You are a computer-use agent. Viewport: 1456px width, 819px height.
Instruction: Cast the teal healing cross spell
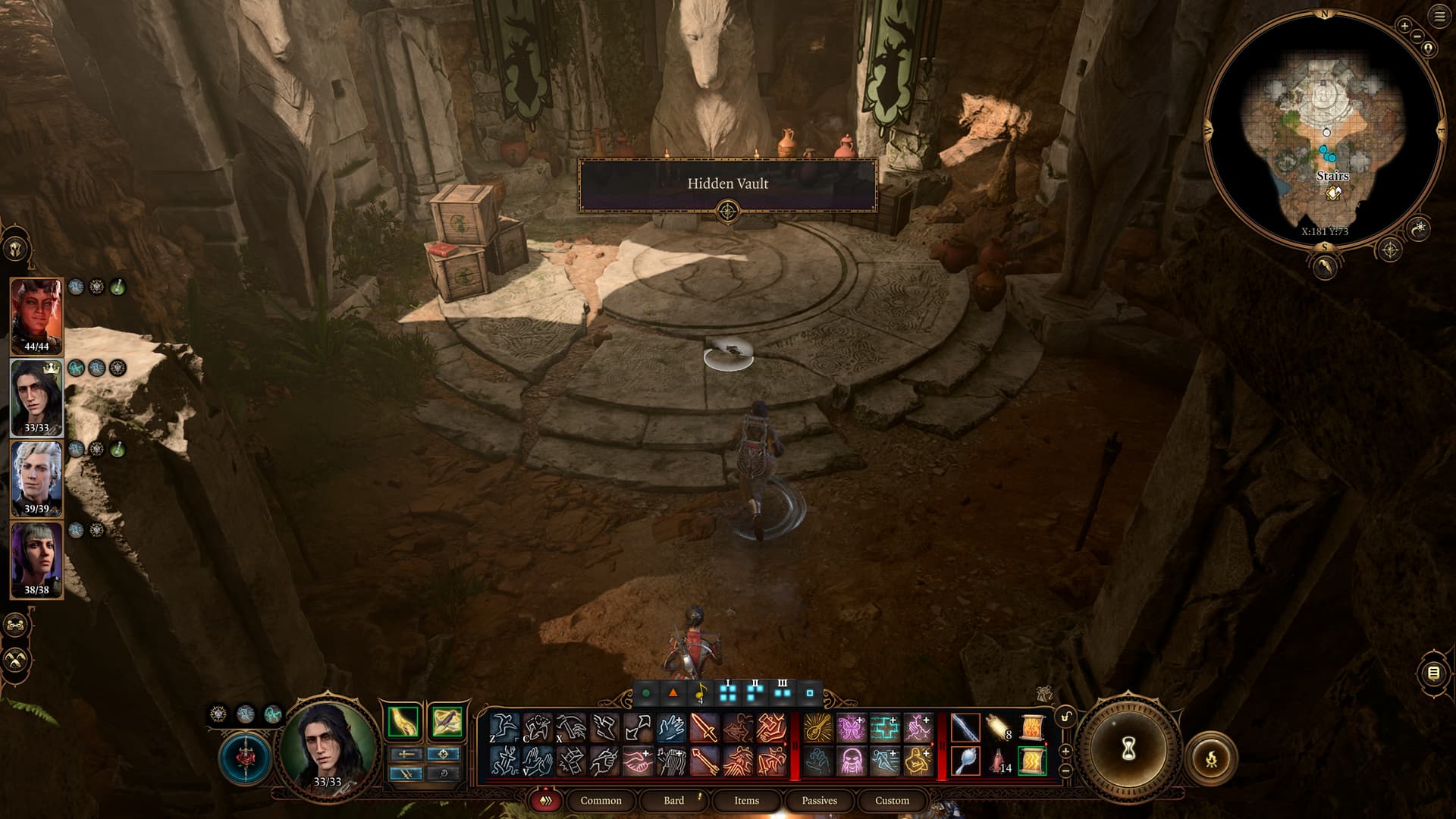(x=884, y=728)
